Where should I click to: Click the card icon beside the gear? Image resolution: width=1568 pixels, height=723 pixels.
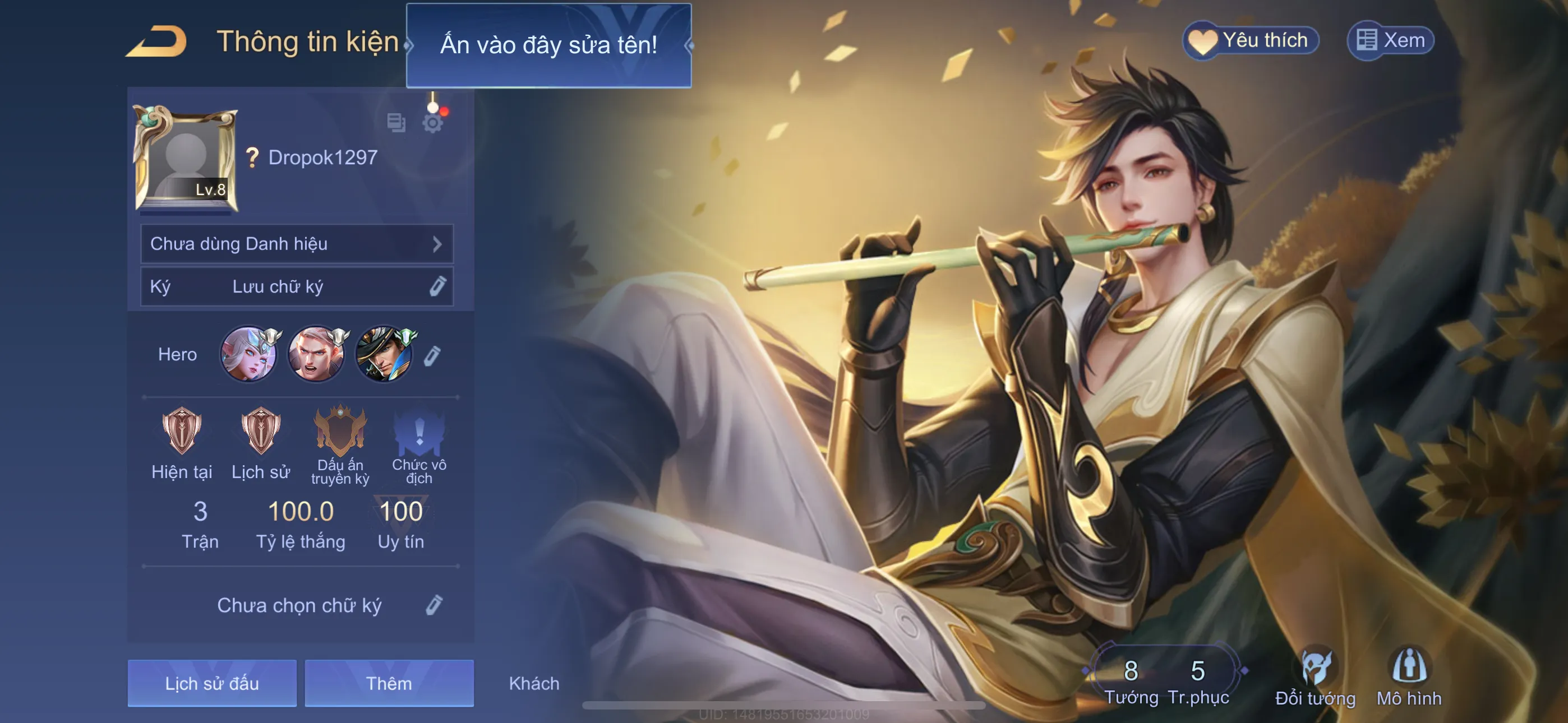tap(396, 123)
